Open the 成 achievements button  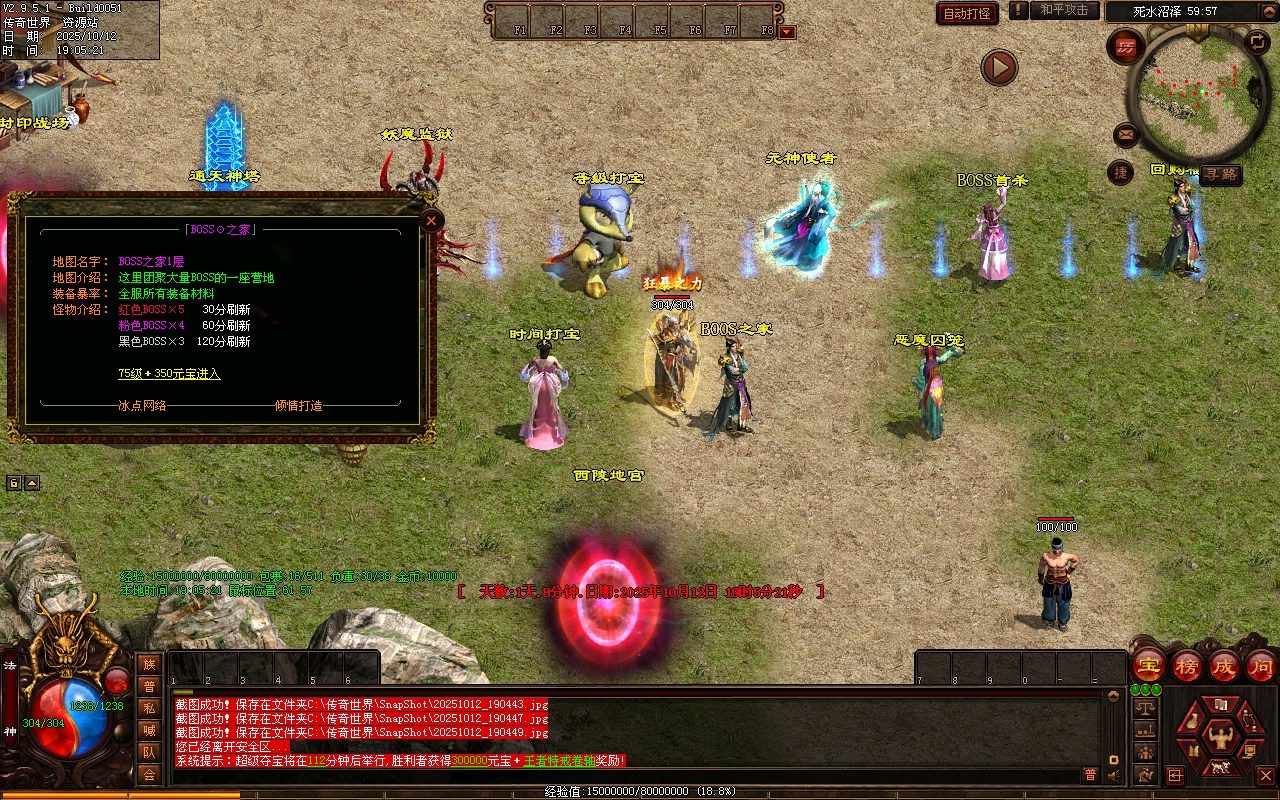click(1224, 665)
